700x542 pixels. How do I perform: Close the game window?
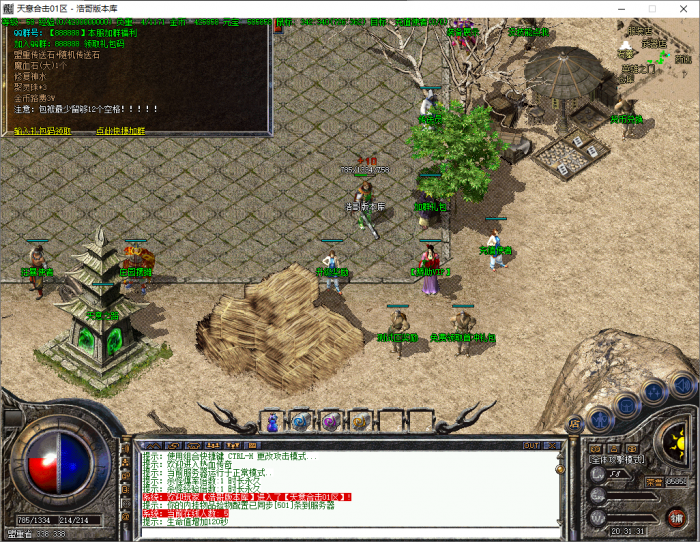click(x=681, y=9)
